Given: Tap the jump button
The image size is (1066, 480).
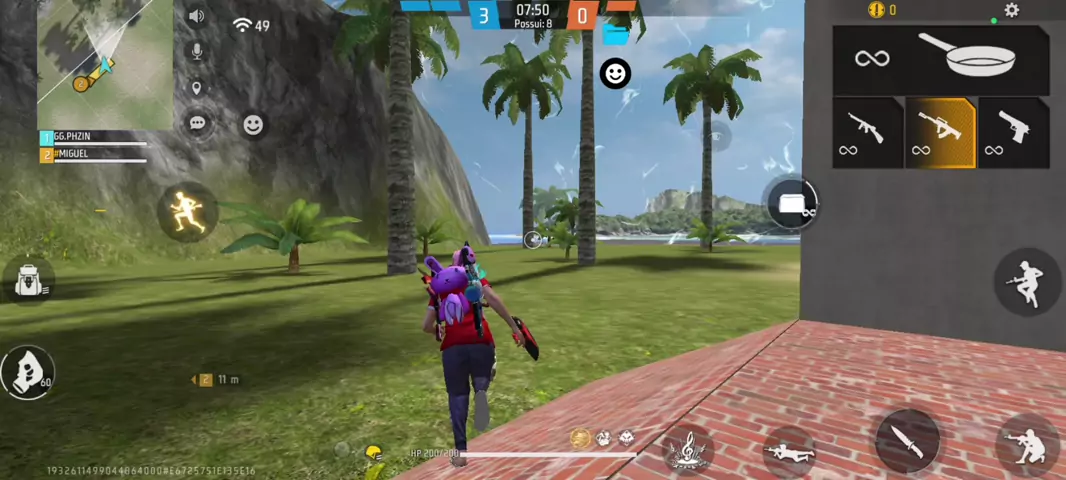Looking at the screenshot, I should point(1025,281).
